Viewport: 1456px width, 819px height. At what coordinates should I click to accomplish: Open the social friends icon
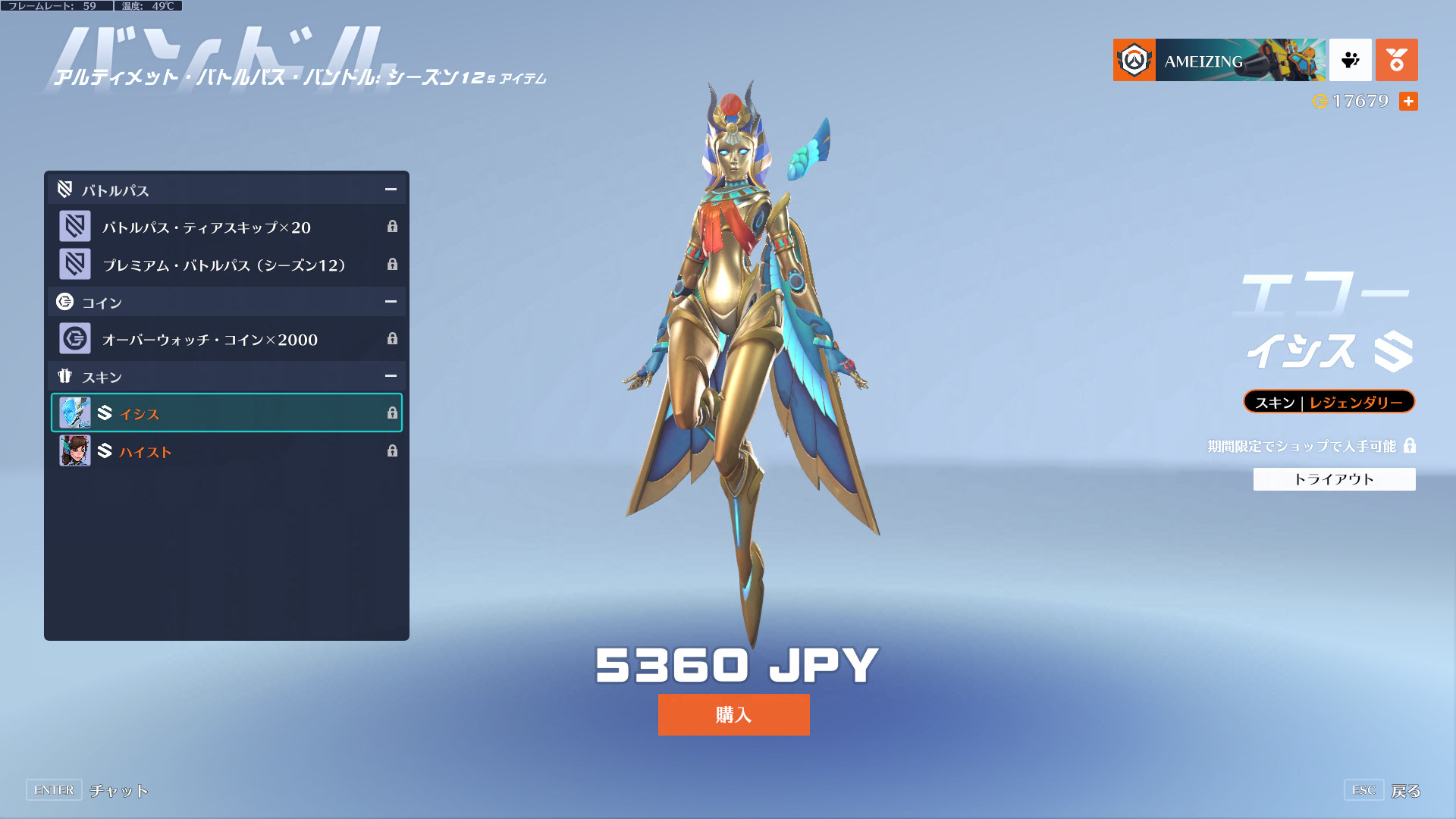click(x=1350, y=60)
